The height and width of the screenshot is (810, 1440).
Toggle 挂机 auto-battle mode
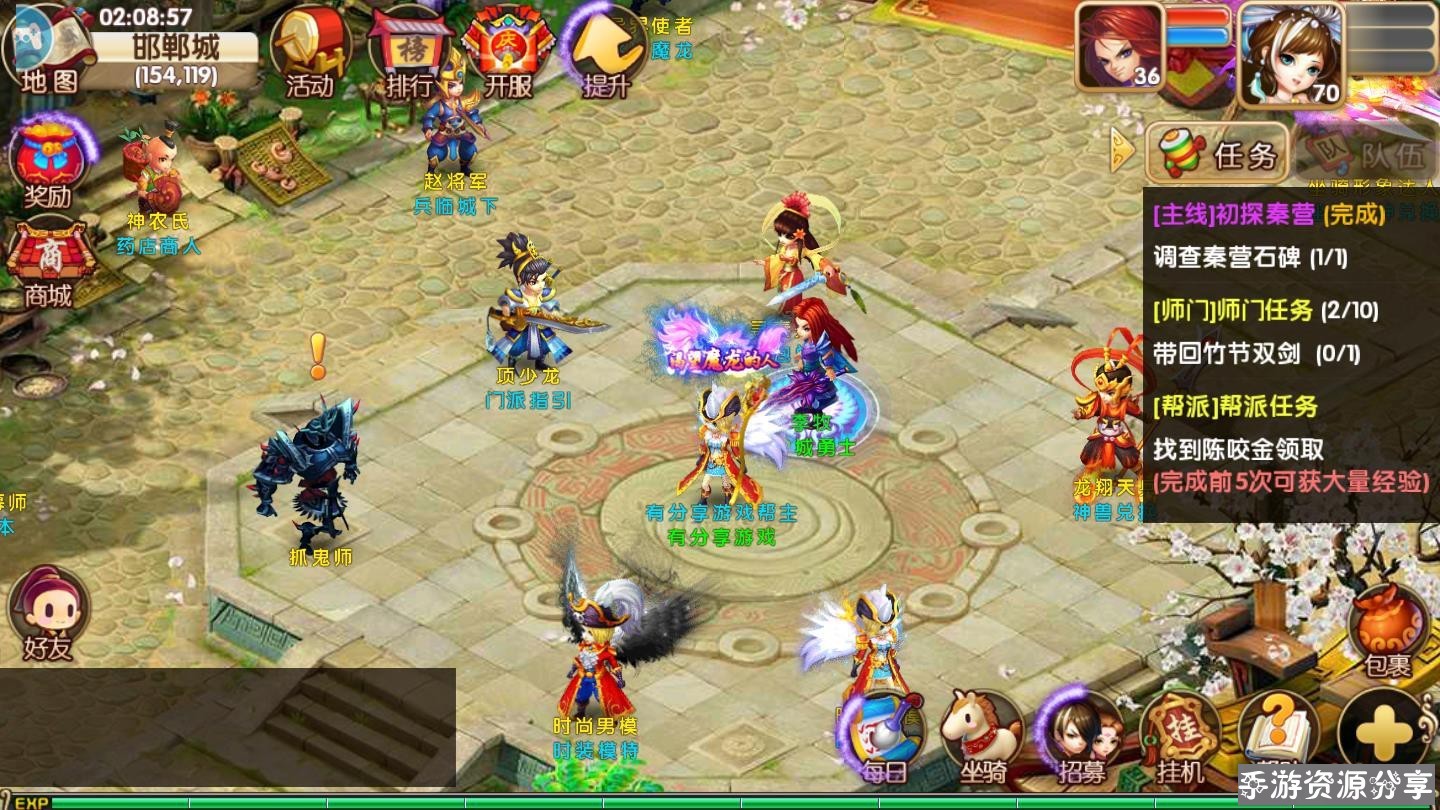(1180, 738)
